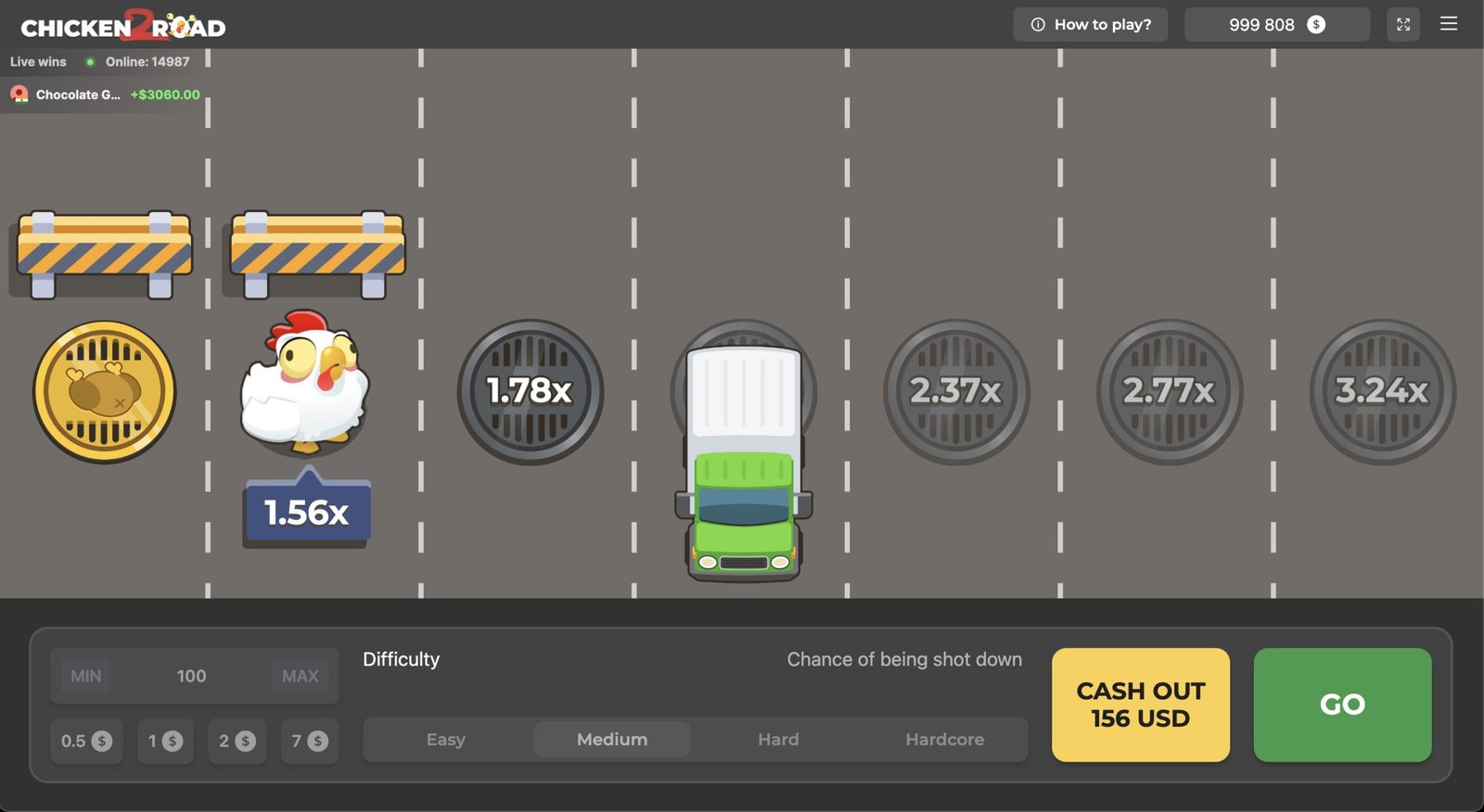Set bet to MAX
The width and height of the screenshot is (1484, 812).
click(300, 676)
